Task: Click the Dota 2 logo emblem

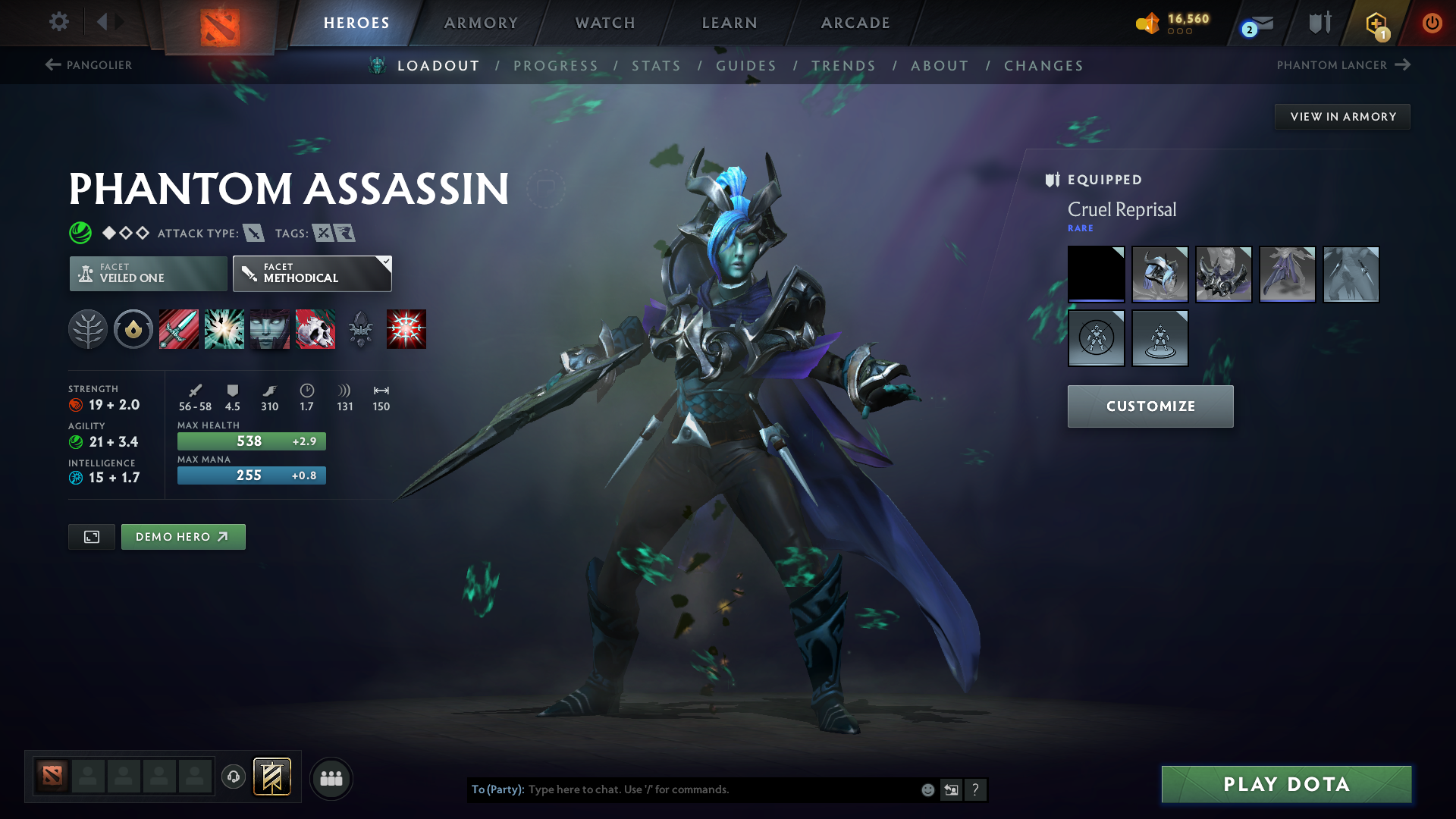Action: (x=218, y=23)
